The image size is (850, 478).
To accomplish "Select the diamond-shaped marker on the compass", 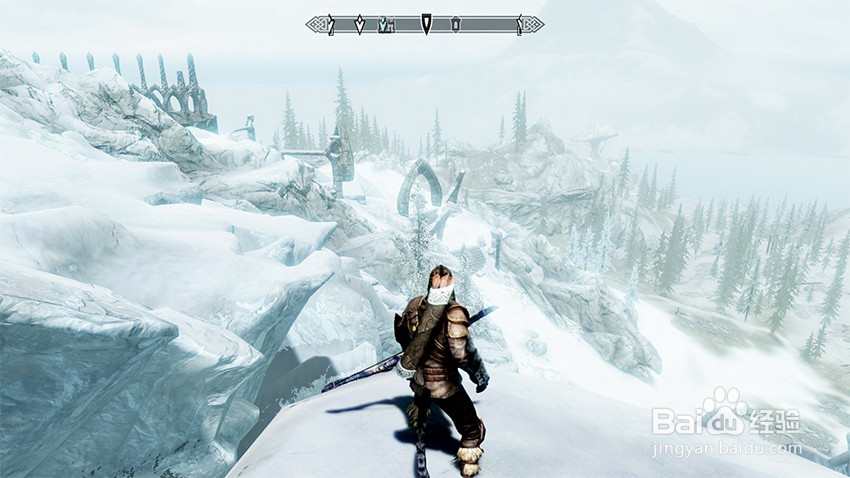I will [x=359, y=24].
